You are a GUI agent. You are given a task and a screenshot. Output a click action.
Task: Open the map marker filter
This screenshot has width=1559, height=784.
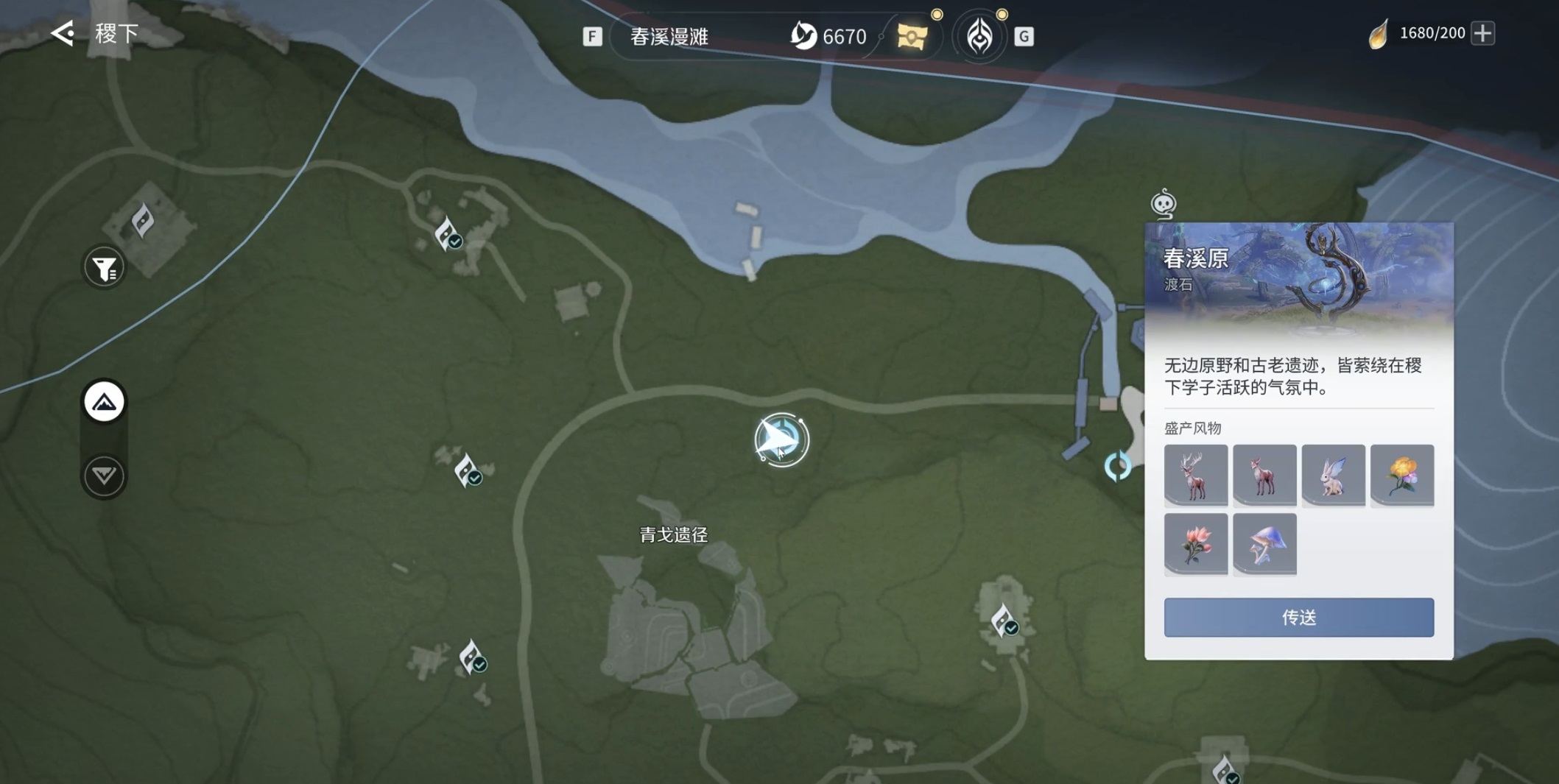coord(104,268)
